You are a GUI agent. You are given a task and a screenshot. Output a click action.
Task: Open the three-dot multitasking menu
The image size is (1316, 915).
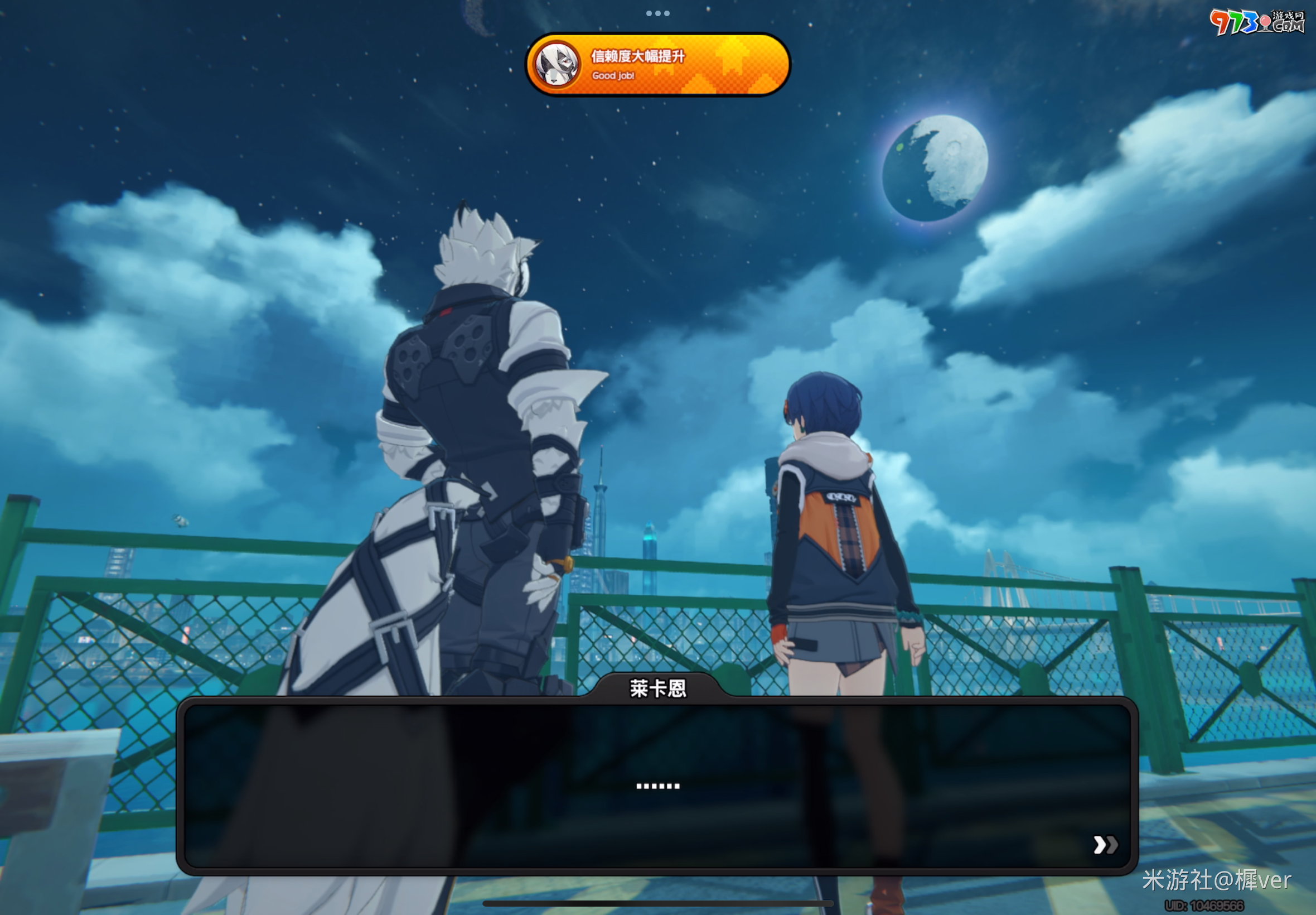point(657,13)
